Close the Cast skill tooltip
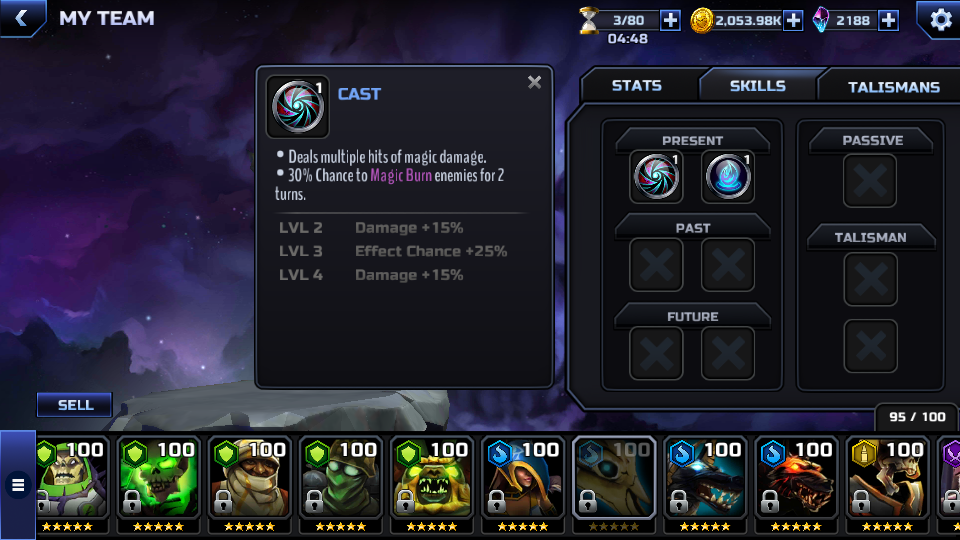Viewport: 960px width, 540px height. (x=534, y=83)
